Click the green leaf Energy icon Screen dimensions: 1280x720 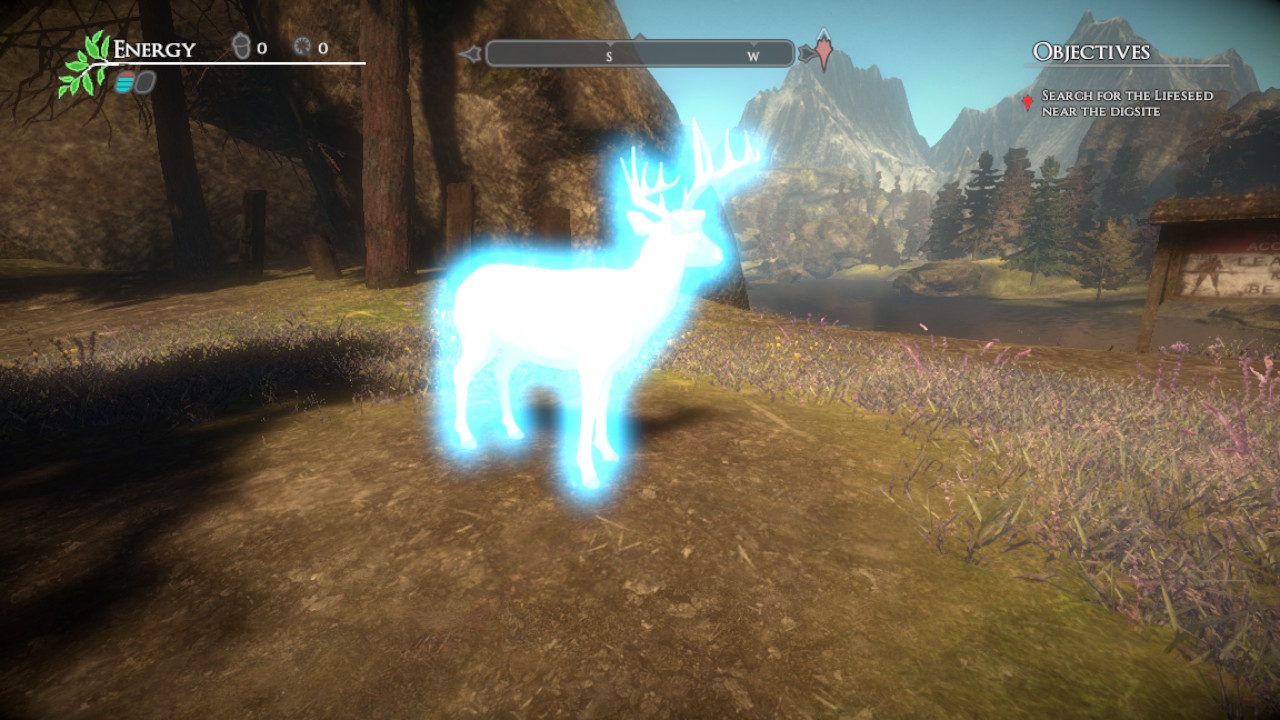click(86, 65)
